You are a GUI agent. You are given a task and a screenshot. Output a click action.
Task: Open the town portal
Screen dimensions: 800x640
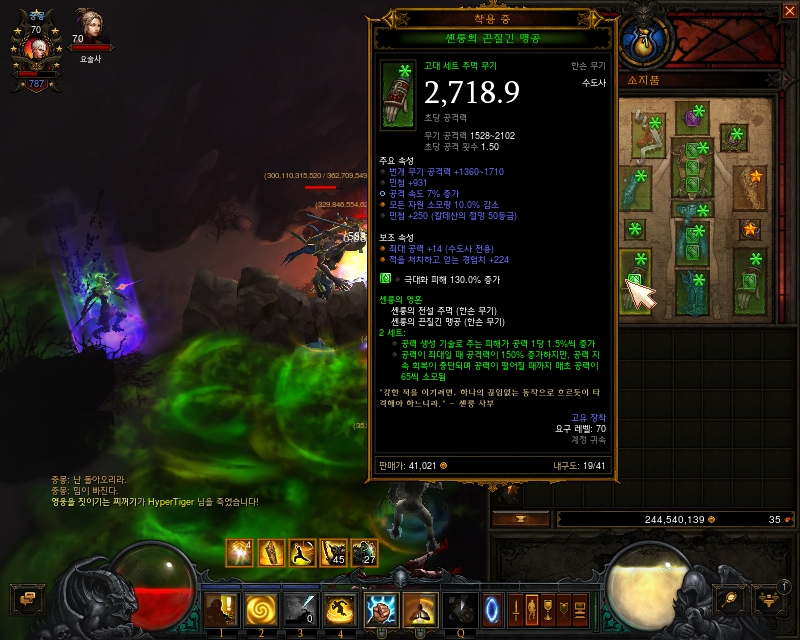tap(490, 608)
